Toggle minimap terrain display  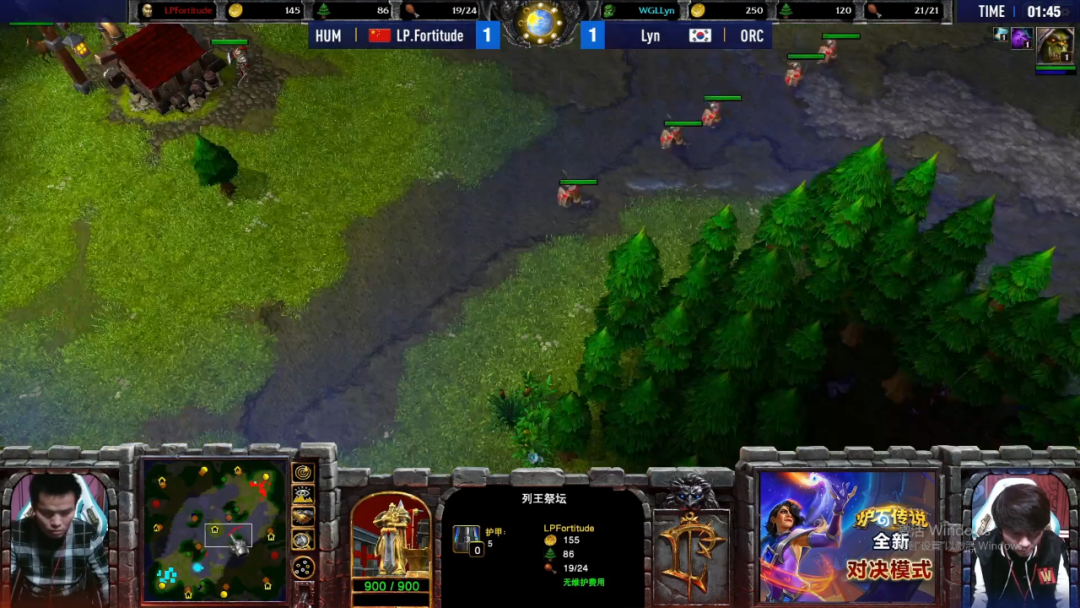(303, 495)
